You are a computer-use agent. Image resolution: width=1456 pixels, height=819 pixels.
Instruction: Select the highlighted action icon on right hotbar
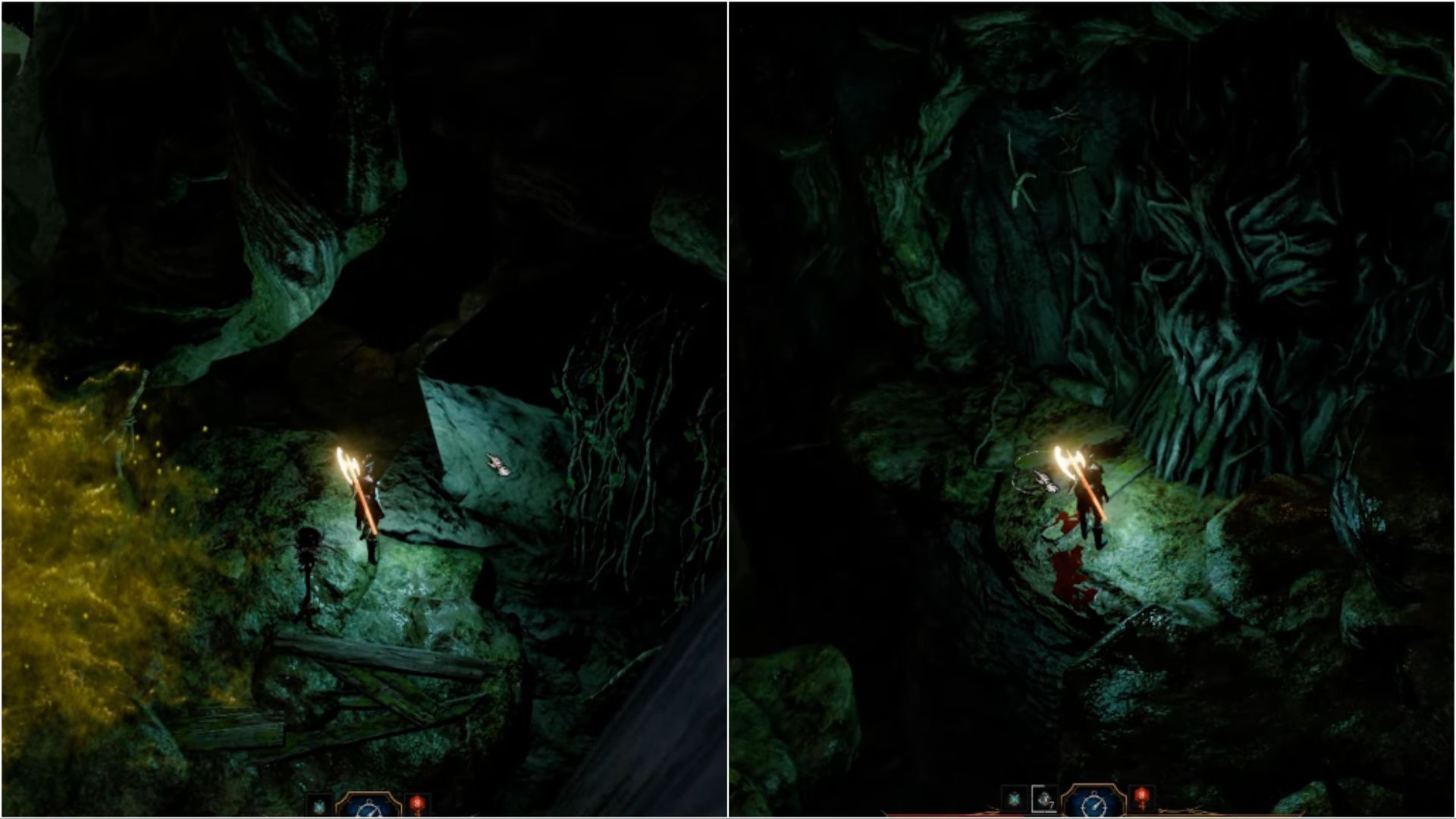click(x=1044, y=800)
